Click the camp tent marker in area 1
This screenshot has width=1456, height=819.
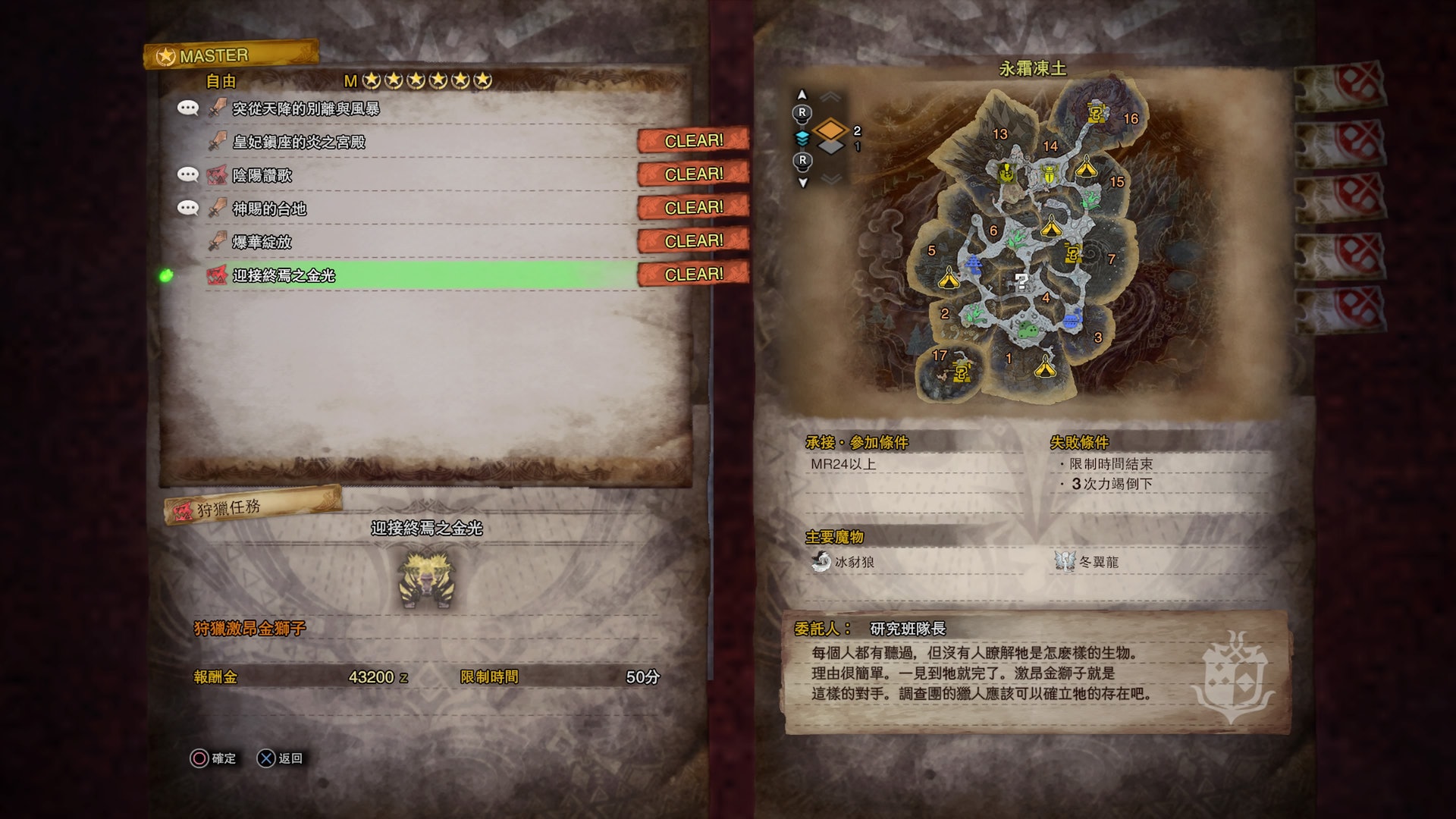coord(1045,369)
